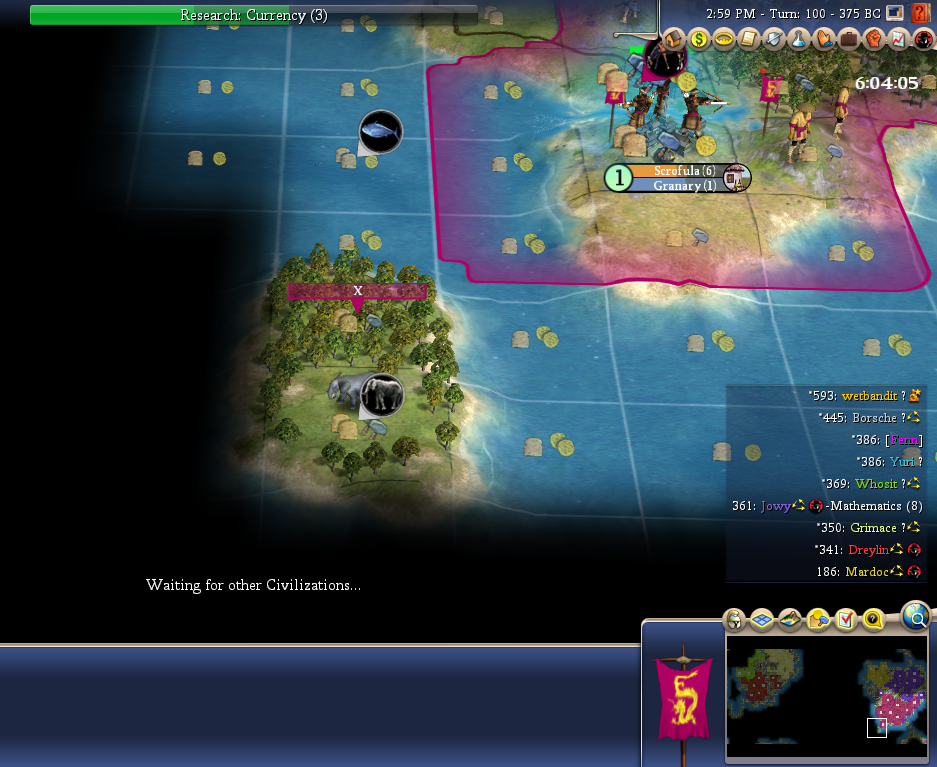Open the Domestic Advisor house icon

pyautogui.click(x=674, y=39)
